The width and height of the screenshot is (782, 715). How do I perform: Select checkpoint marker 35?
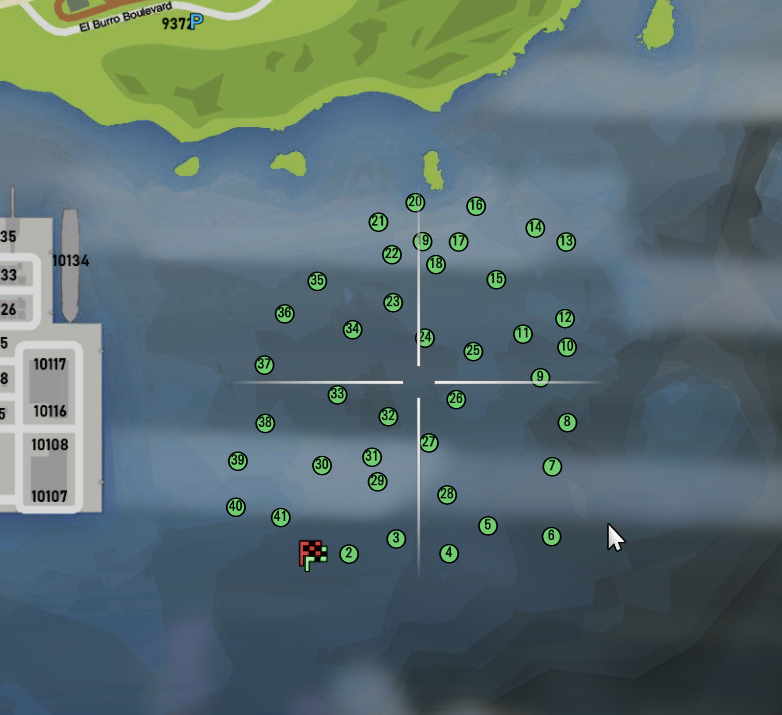point(317,281)
